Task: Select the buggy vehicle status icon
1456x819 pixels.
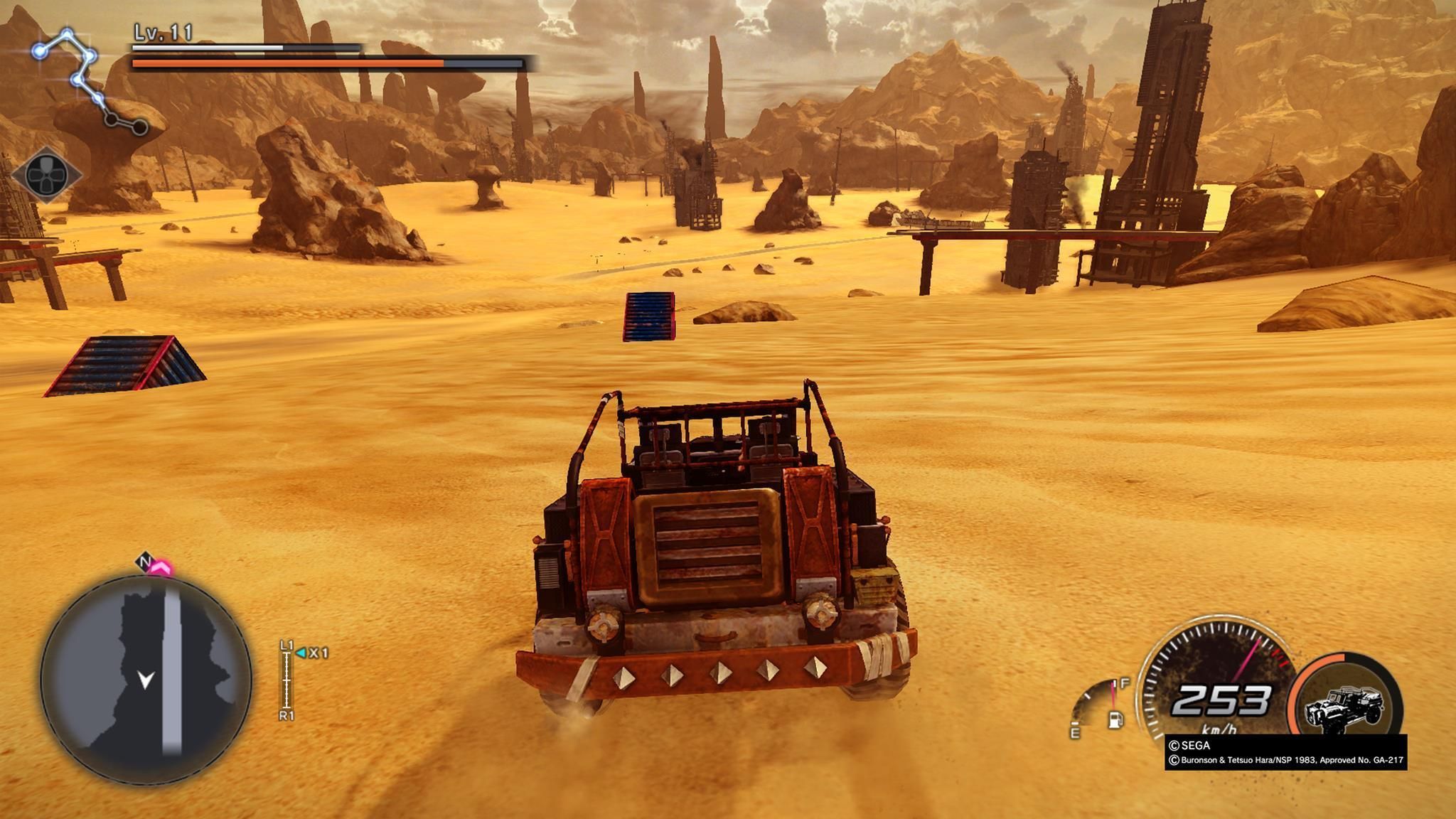Action: pyautogui.click(x=1345, y=707)
